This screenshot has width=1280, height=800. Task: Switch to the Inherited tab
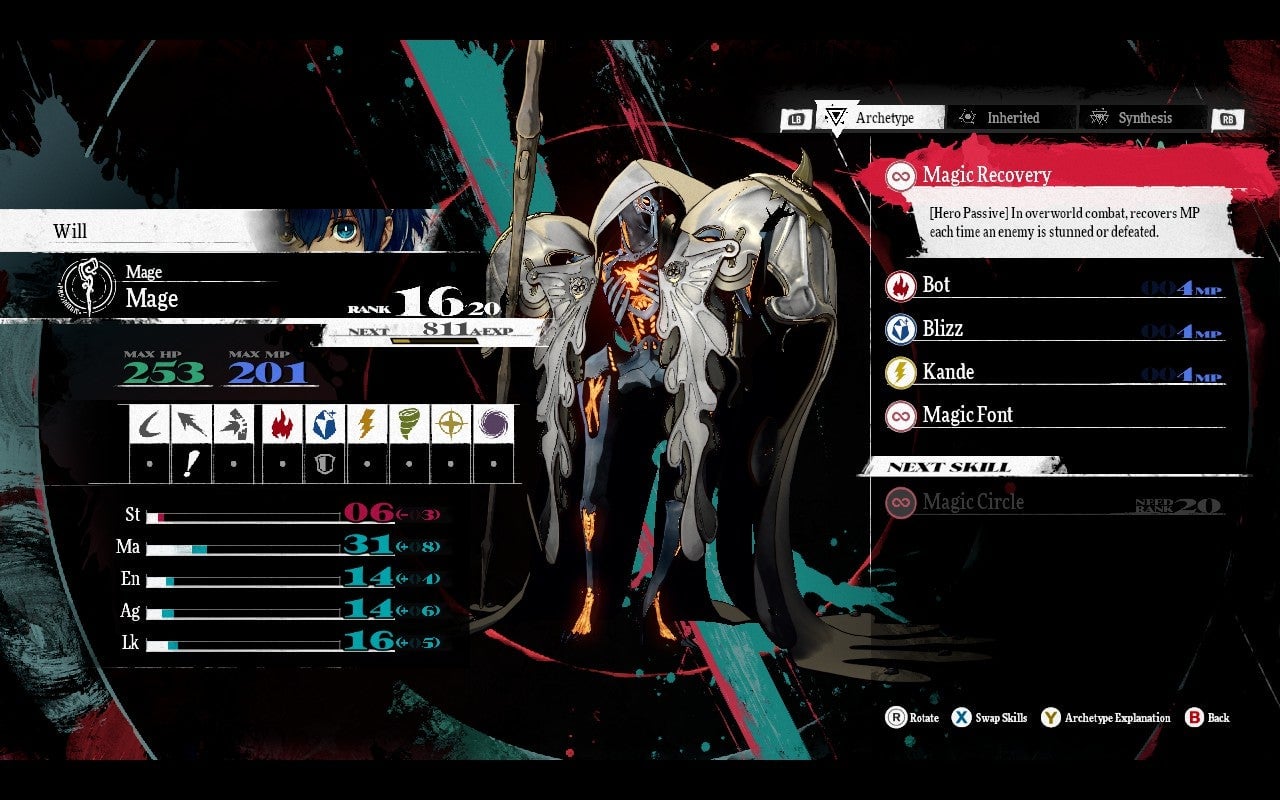click(x=1011, y=117)
